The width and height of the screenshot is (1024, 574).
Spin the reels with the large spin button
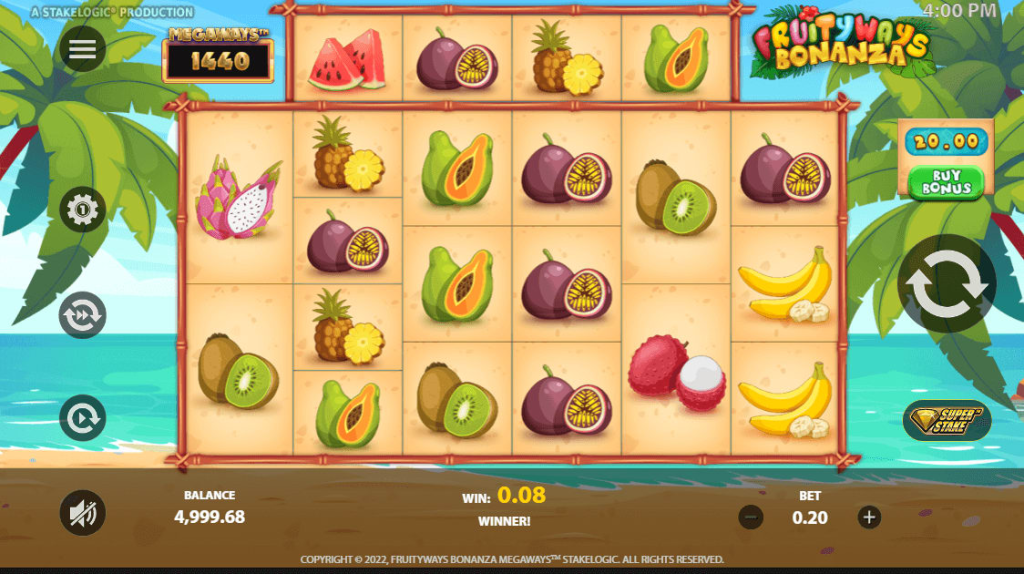[946, 284]
